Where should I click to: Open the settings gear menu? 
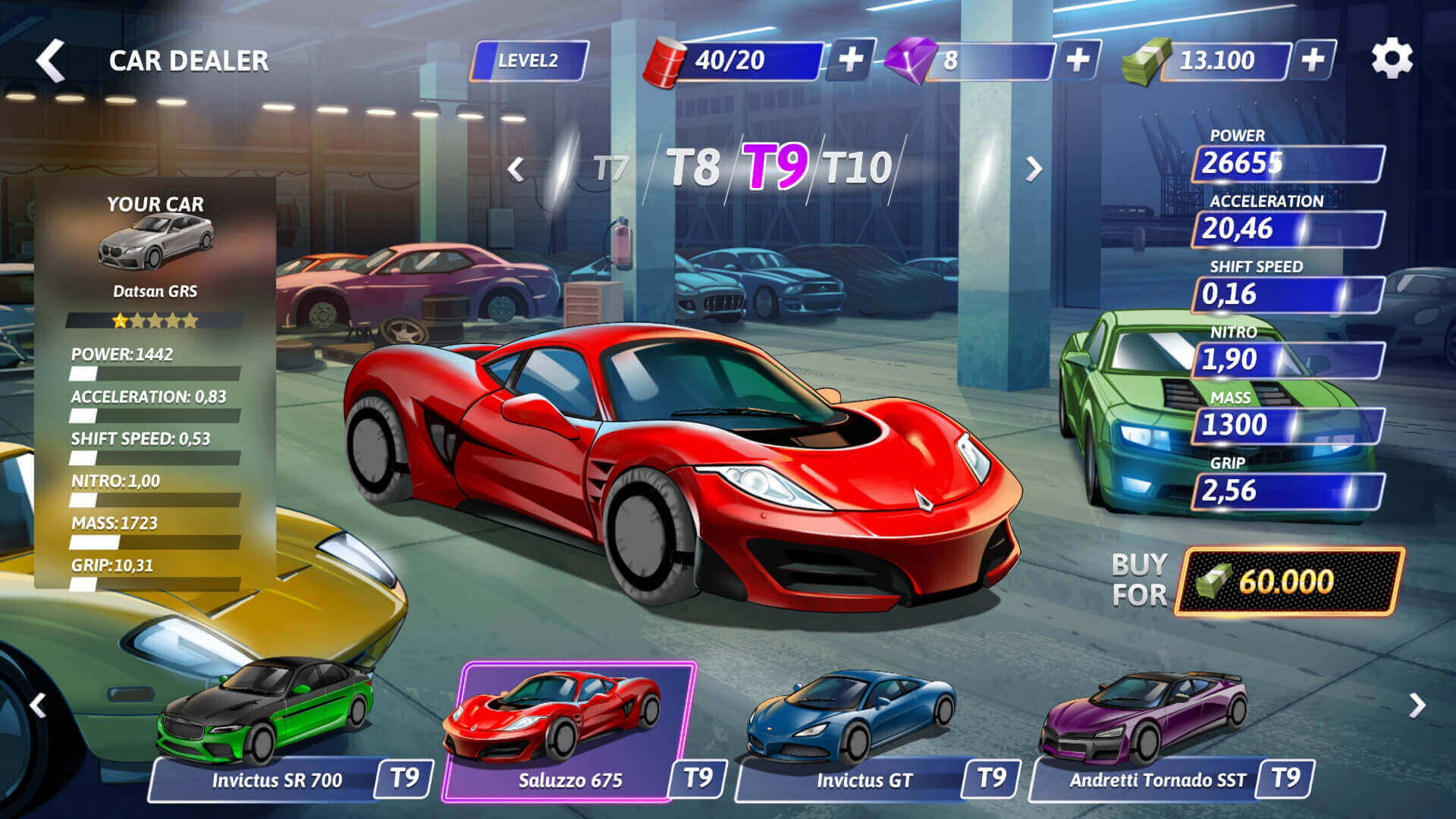pos(1392,59)
